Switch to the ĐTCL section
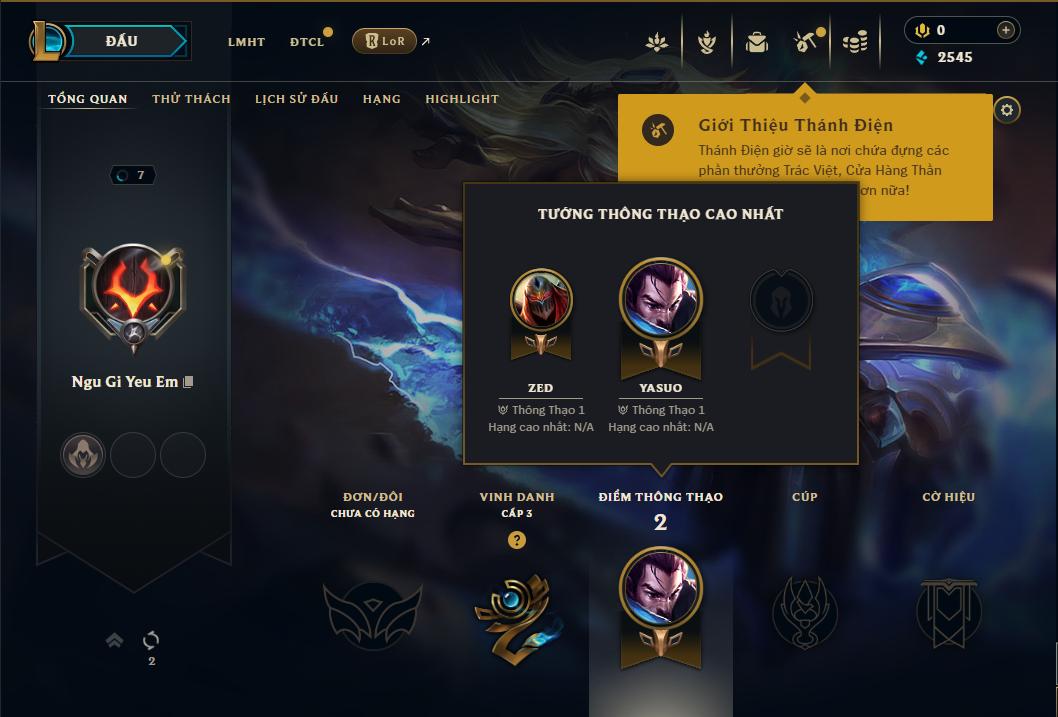Screen dimensions: 1058x717 click(307, 42)
